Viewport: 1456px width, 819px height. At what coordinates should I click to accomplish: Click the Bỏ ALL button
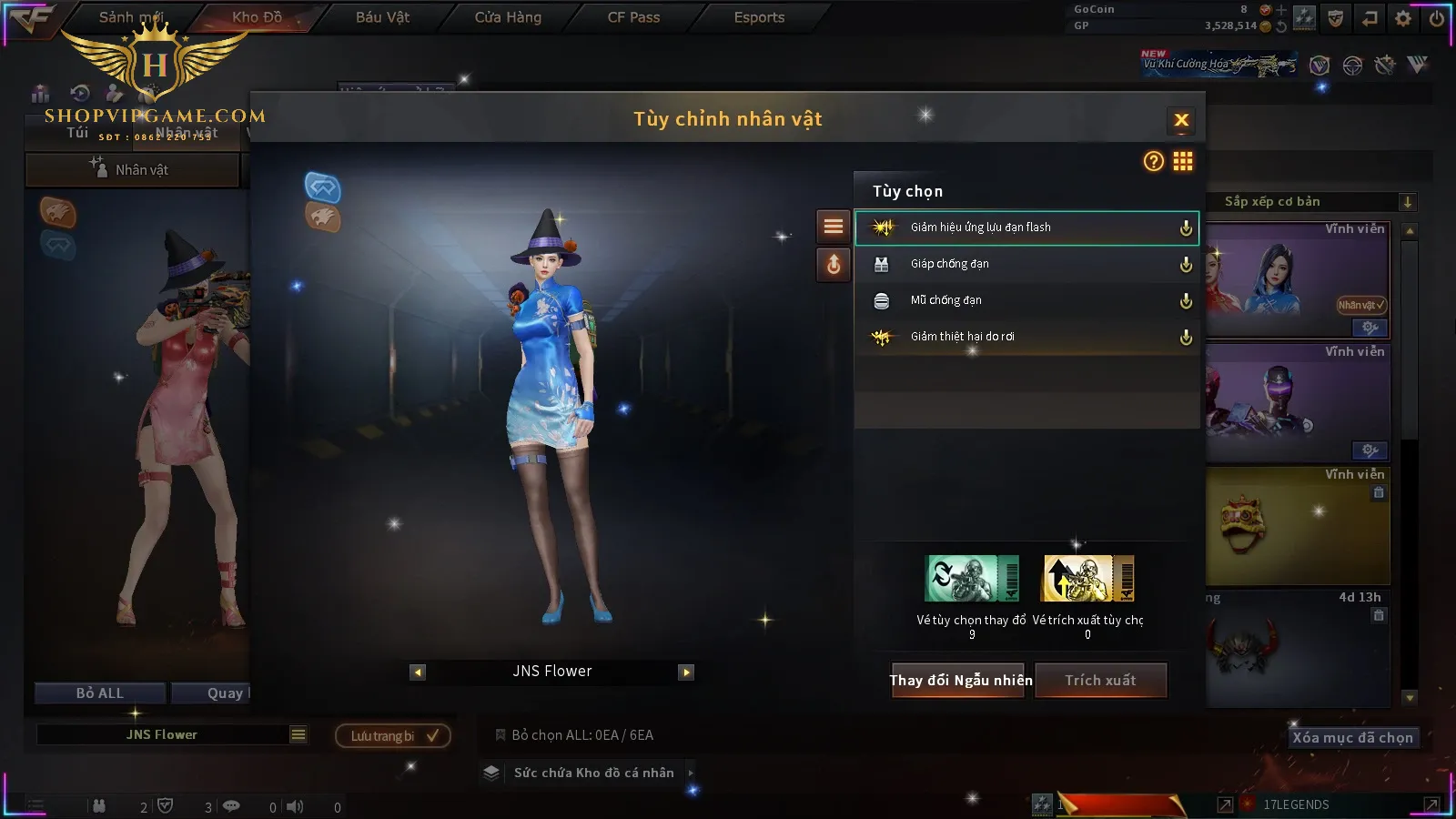point(99,693)
